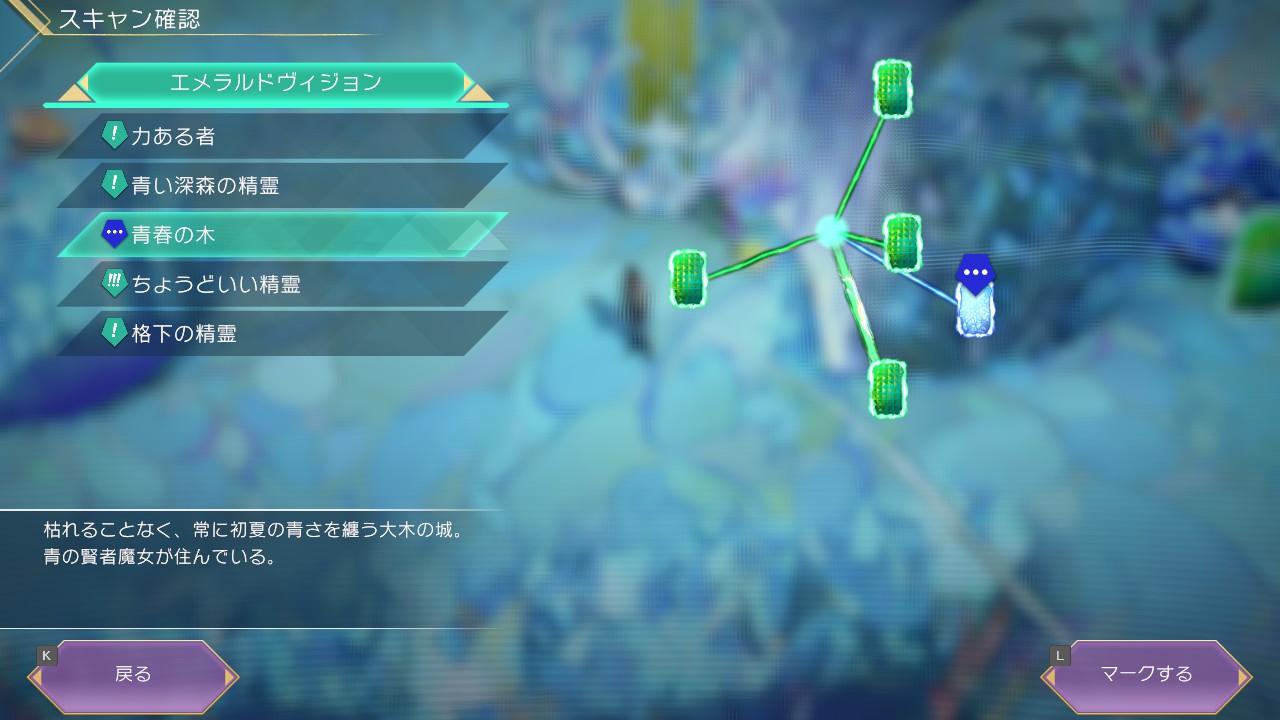This screenshot has height=720, width=1280.
Task: Select the 青春の木 list row
Action: [x=280, y=235]
